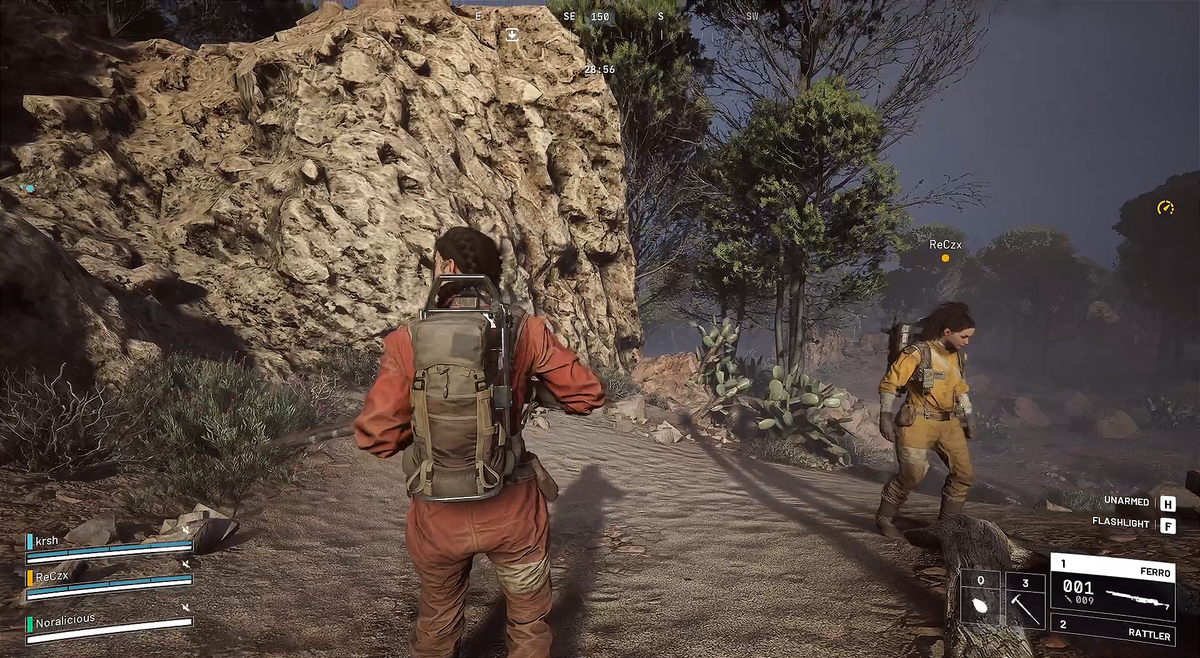
Task: Choose the quick-use slot with the white oval item
Action: pos(980,600)
